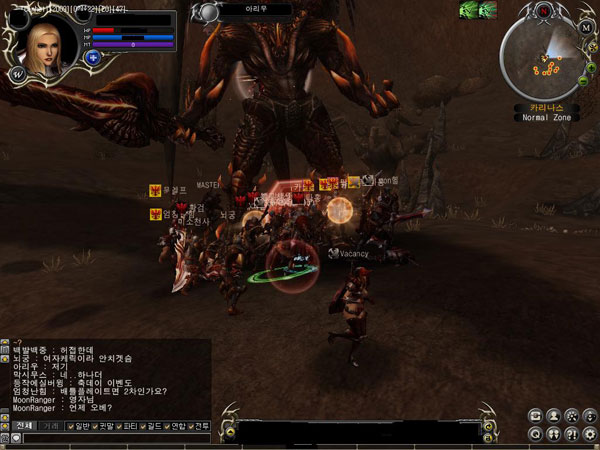Open the quest log Q button
The image size is (600, 450).
(x=536, y=434)
